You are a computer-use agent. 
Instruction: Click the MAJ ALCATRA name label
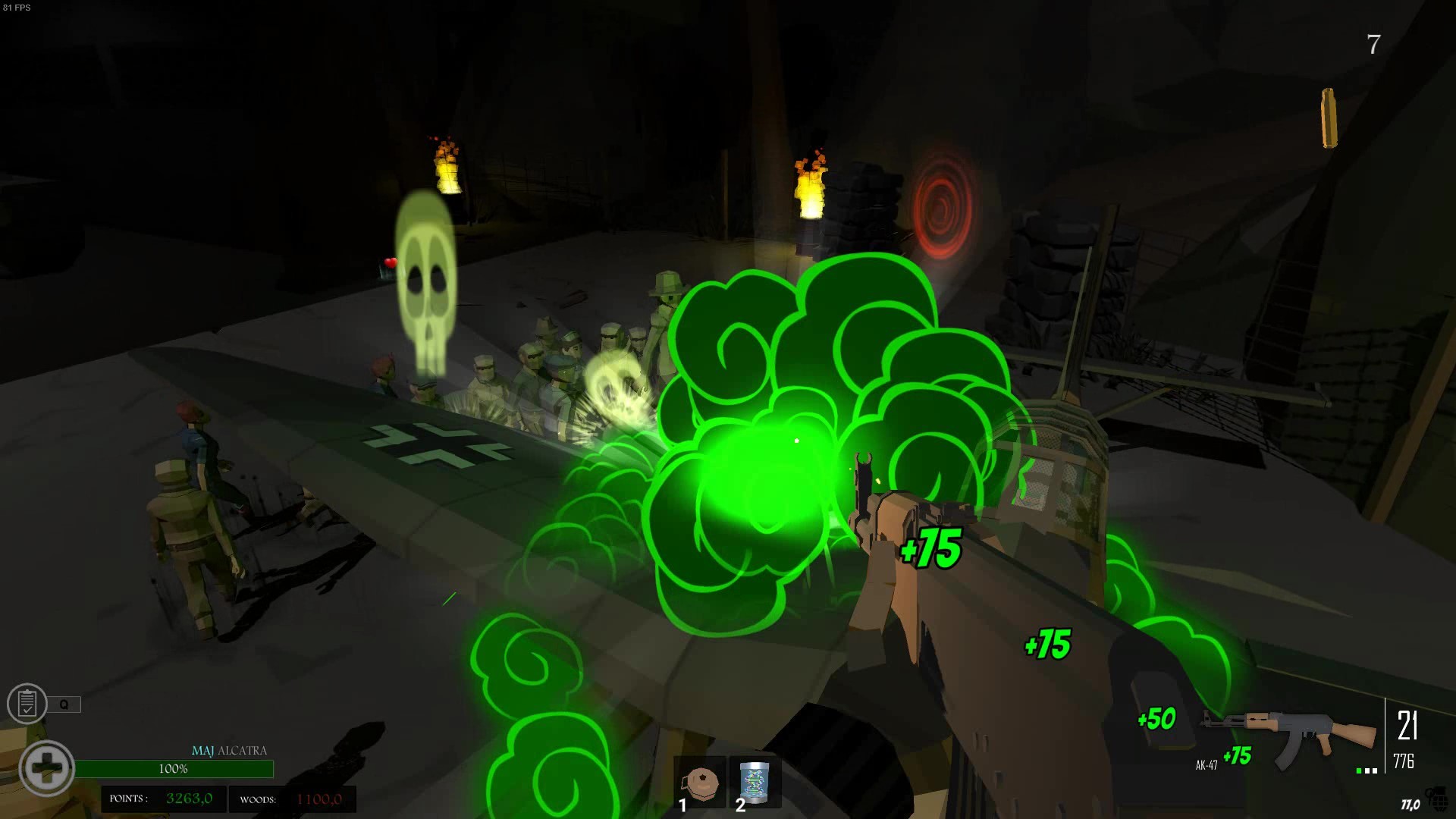coord(229,749)
